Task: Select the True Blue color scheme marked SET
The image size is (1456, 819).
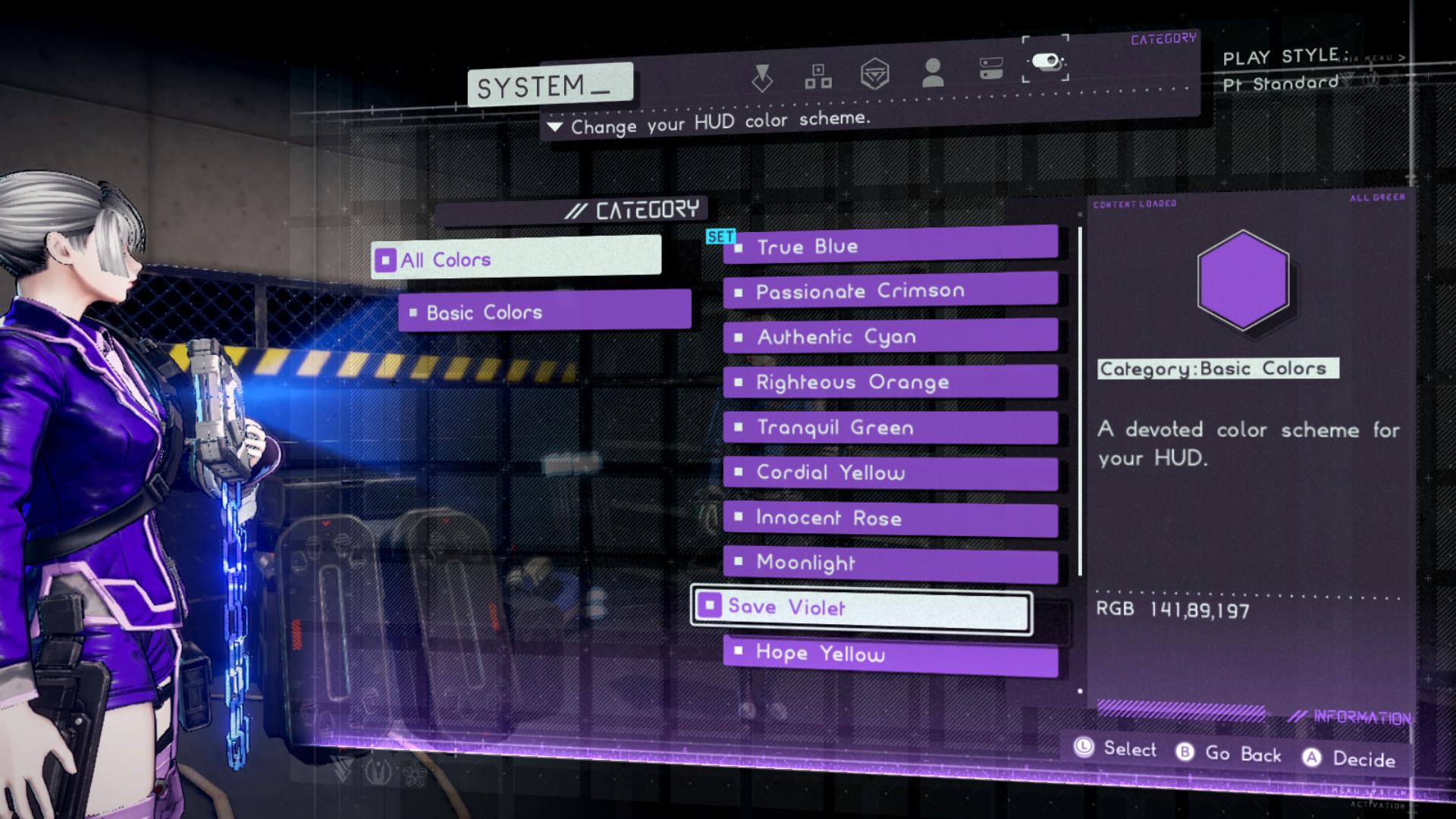Action: (x=809, y=245)
